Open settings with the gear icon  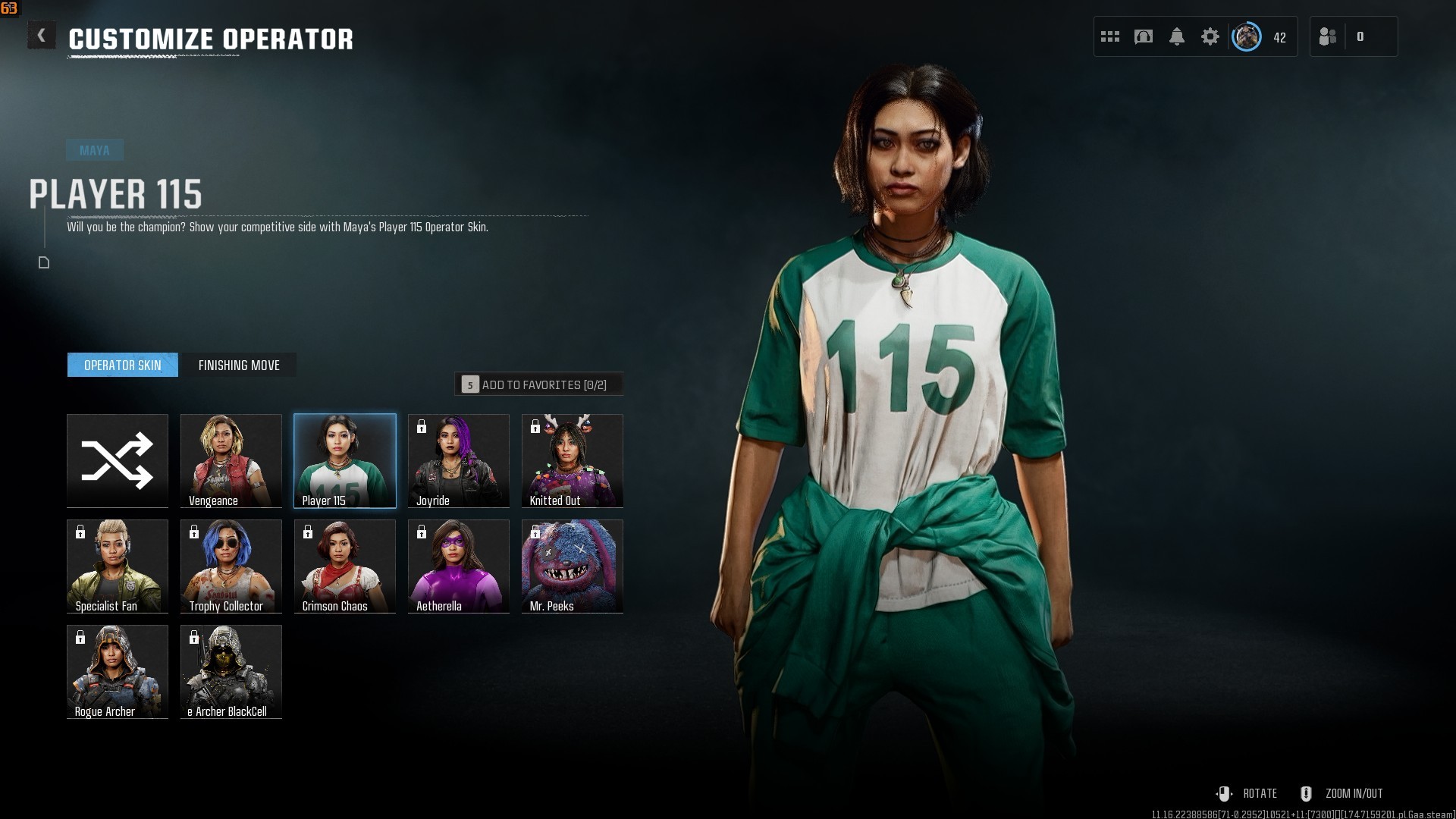point(1210,36)
